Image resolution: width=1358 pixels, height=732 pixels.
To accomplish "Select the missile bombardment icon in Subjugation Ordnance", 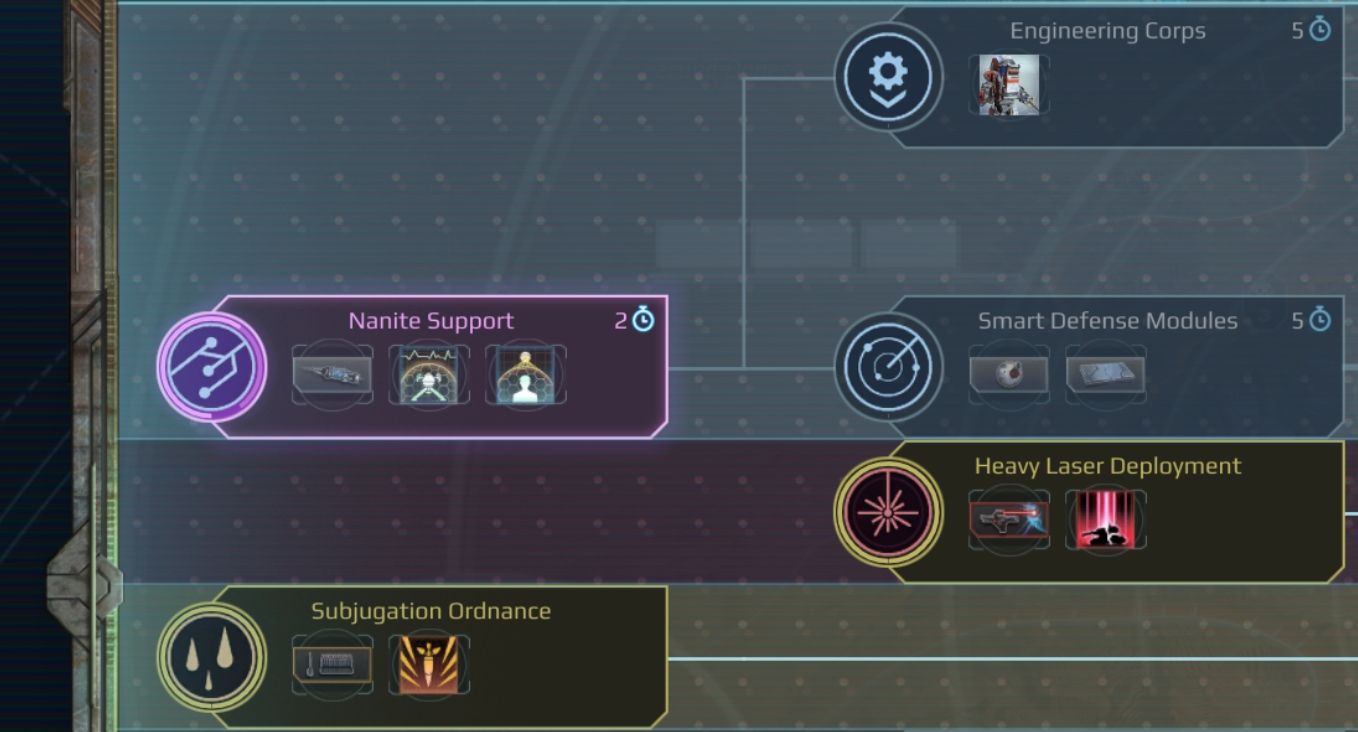I will [x=429, y=662].
